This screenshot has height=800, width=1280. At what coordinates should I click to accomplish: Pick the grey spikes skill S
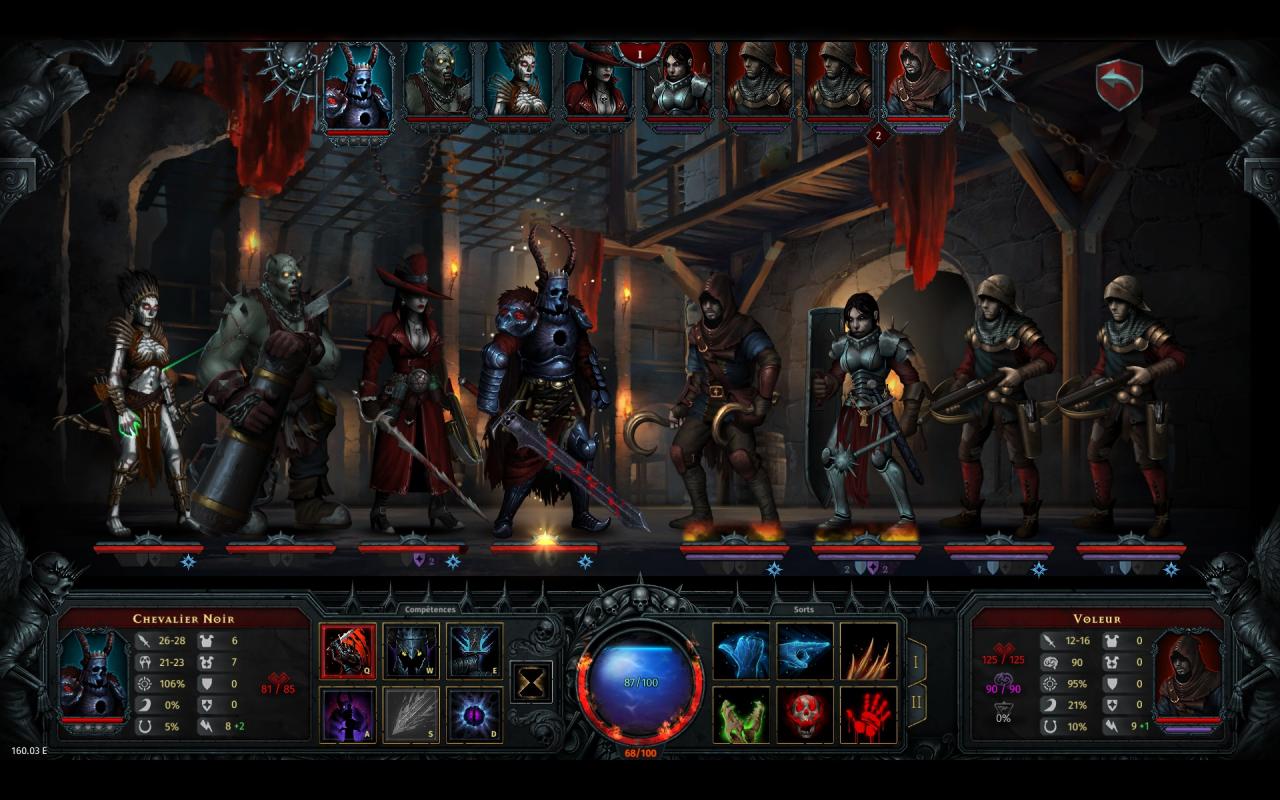coord(411,715)
